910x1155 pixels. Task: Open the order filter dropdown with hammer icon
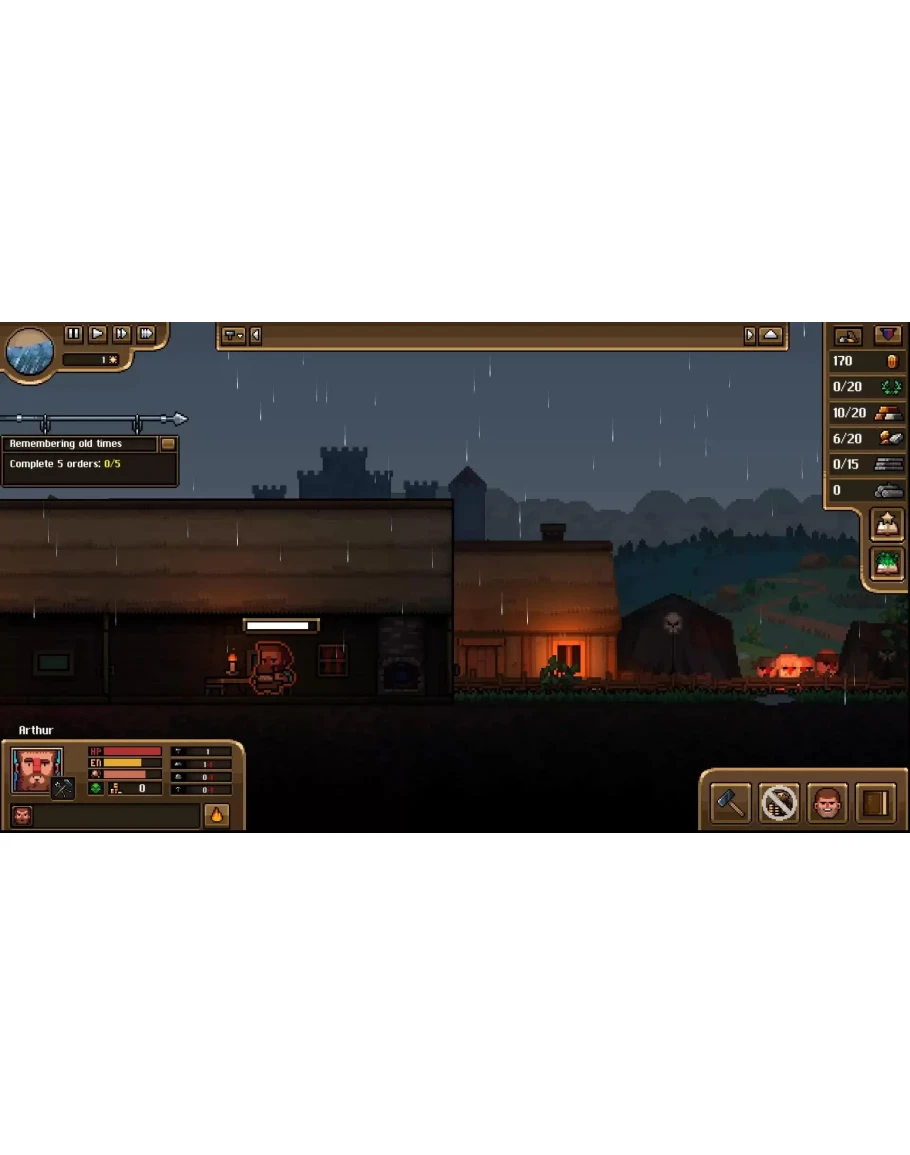point(234,336)
